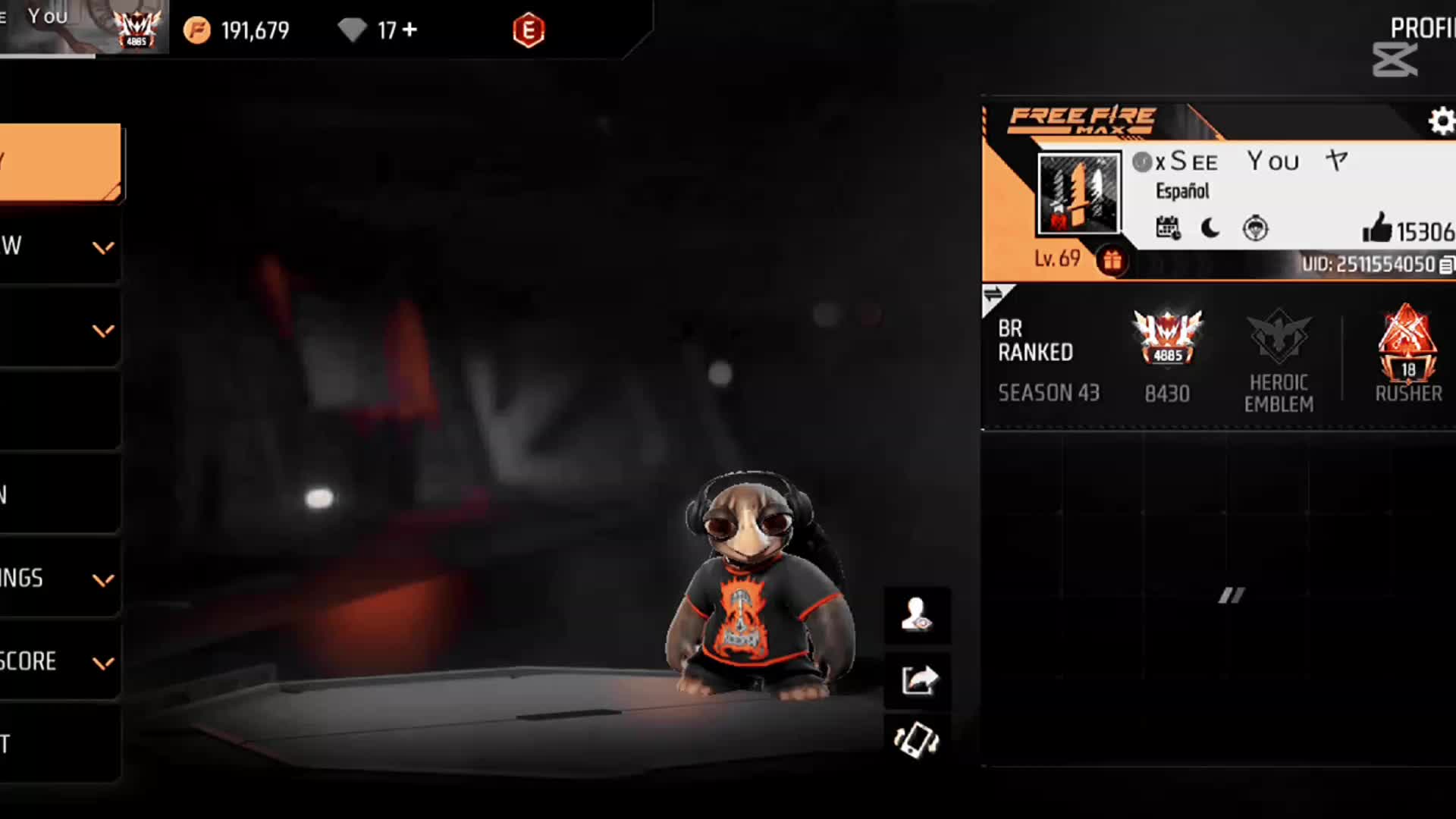This screenshot has width=1456, height=819.
Task: Click the red E emblem icon
Action: tap(529, 30)
